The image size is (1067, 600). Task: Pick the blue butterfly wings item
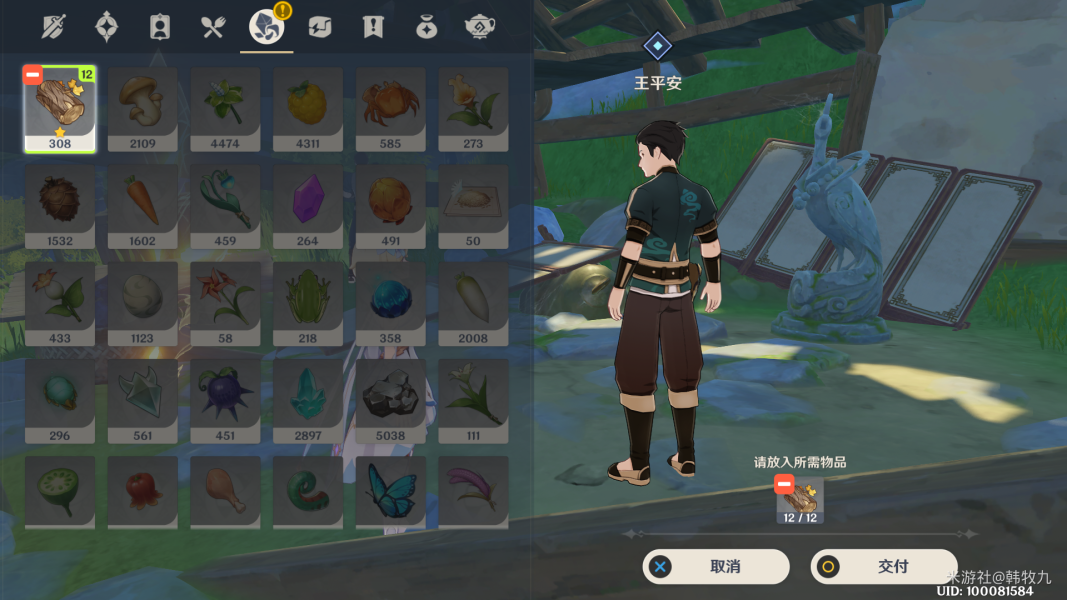click(x=390, y=491)
